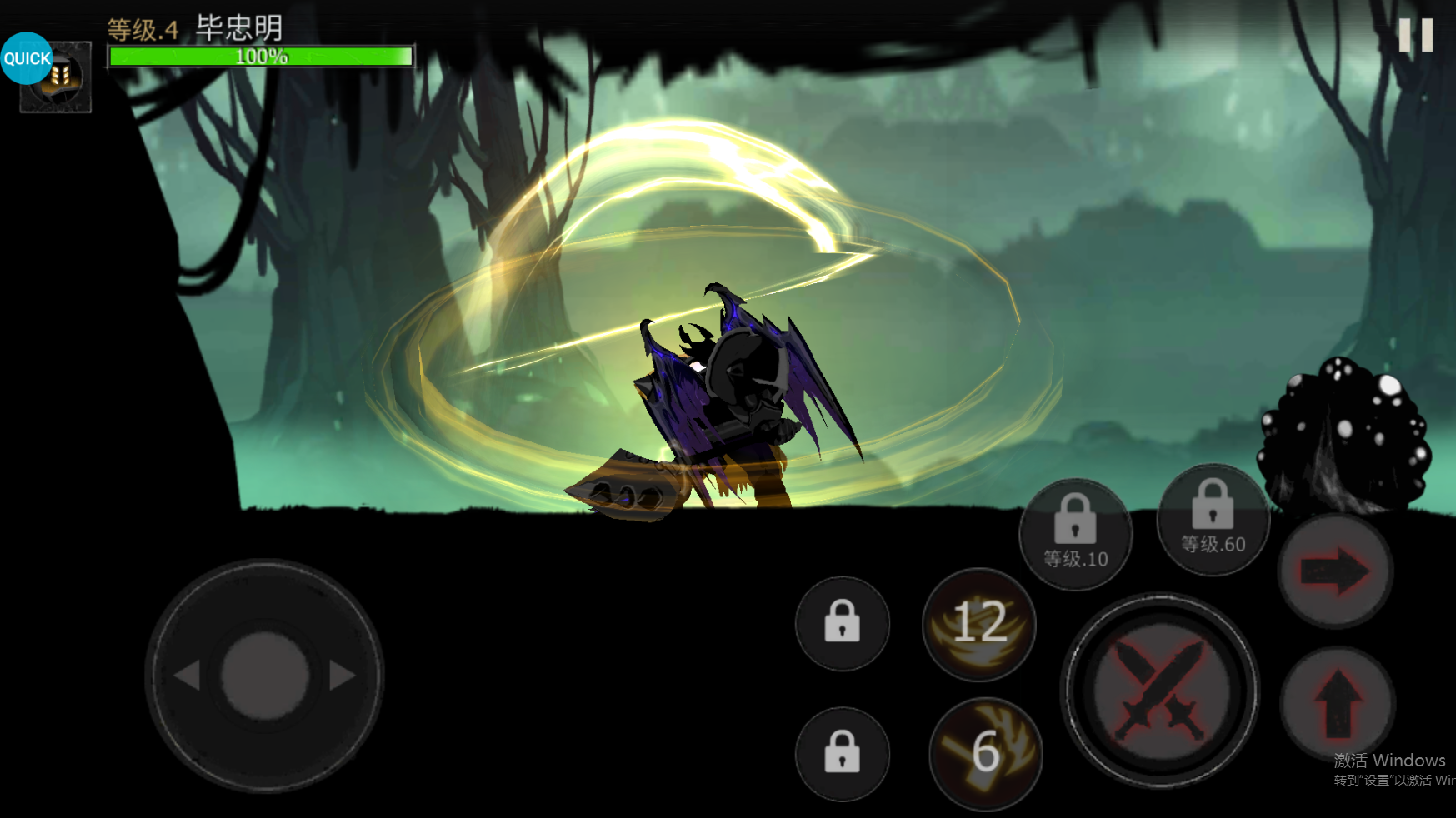1456x818 pixels.
Task: Activate the skill showing cooldown 6
Action: click(985, 753)
